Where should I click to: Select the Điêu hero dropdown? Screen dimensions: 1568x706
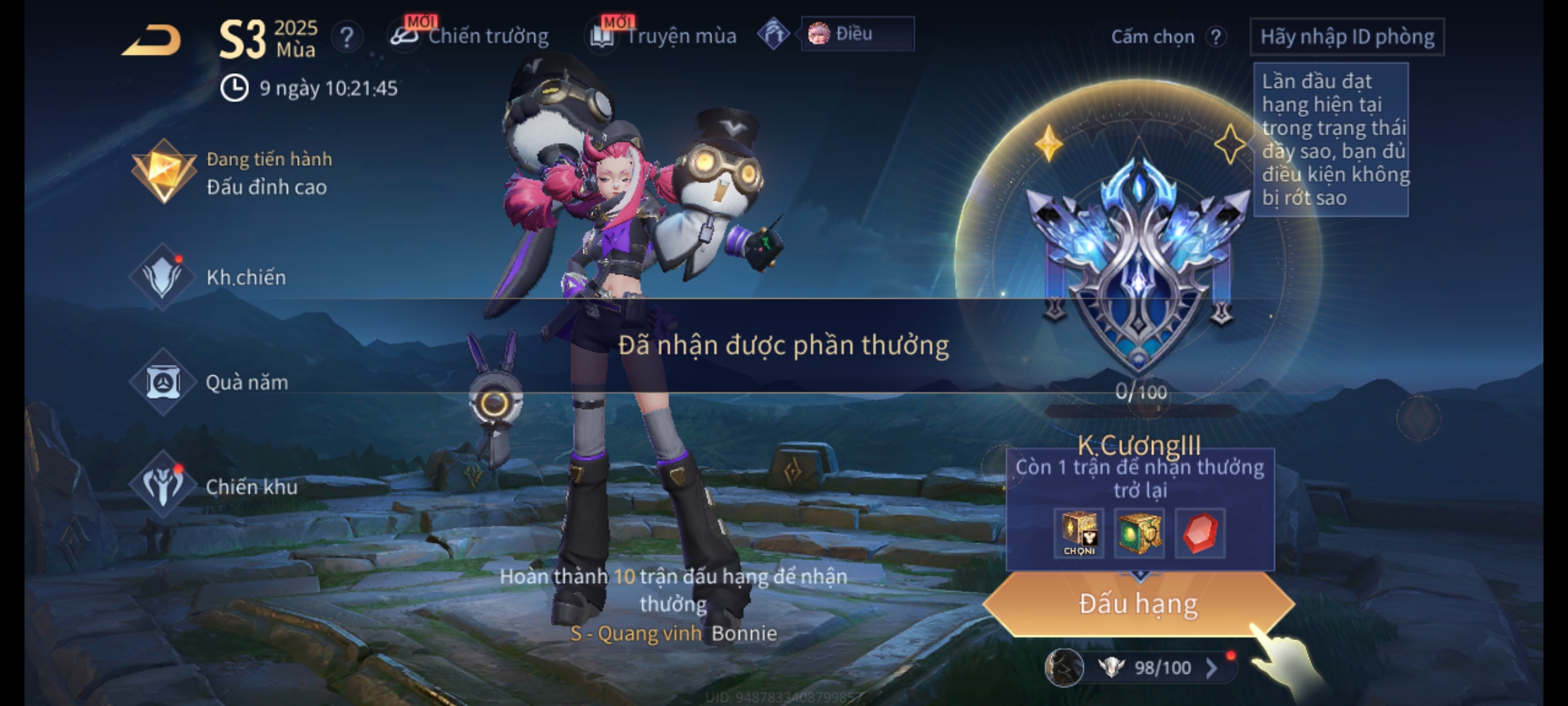point(857,34)
